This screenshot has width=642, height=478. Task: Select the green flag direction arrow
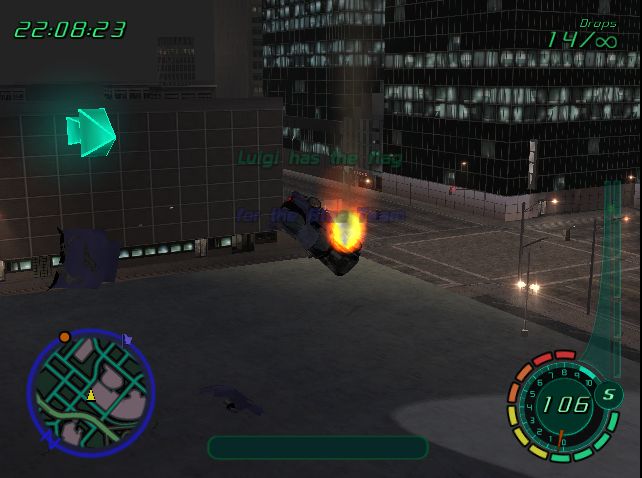coord(91,131)
